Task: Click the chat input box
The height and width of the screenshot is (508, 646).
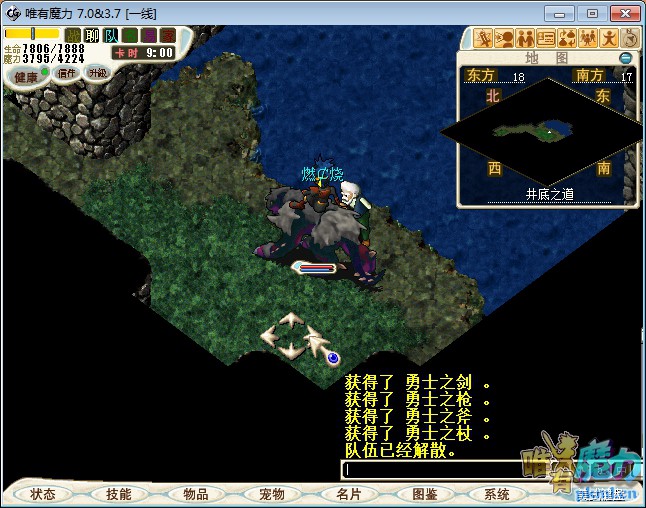Action: click(x=440, y=468)
